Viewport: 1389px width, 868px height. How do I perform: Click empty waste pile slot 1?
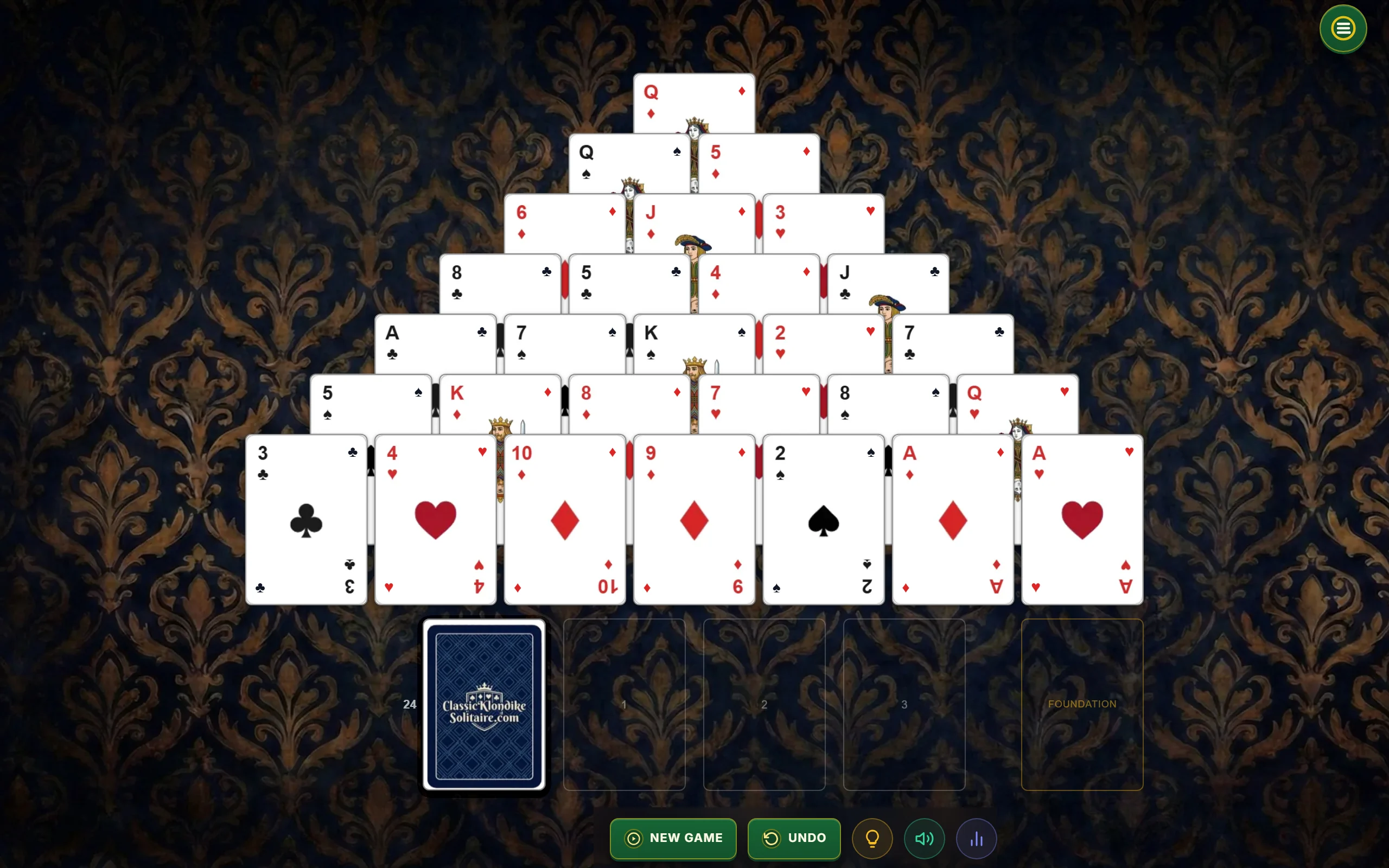point(623,705)
